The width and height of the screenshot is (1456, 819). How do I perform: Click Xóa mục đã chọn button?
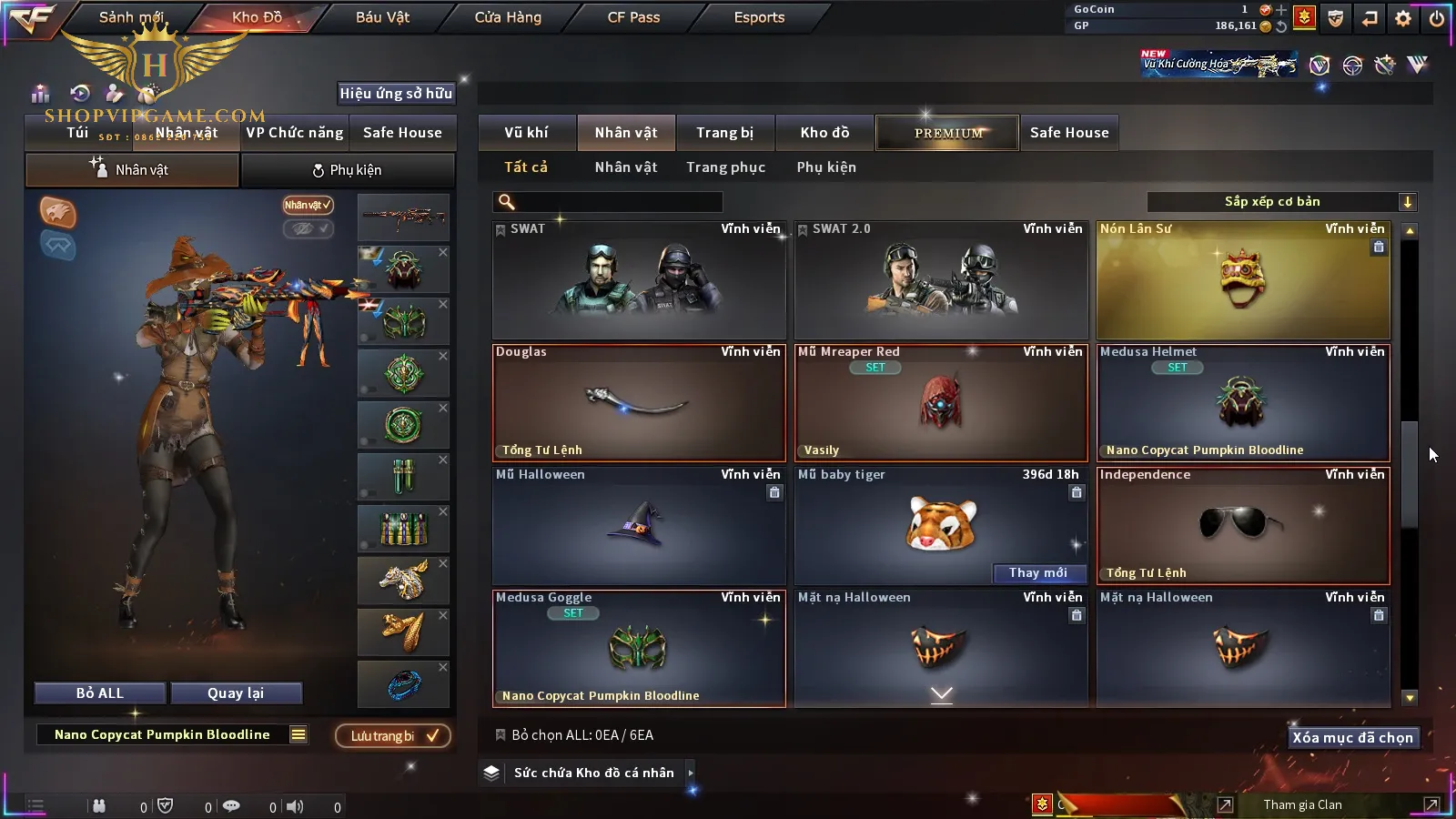tap(1352, 738)
